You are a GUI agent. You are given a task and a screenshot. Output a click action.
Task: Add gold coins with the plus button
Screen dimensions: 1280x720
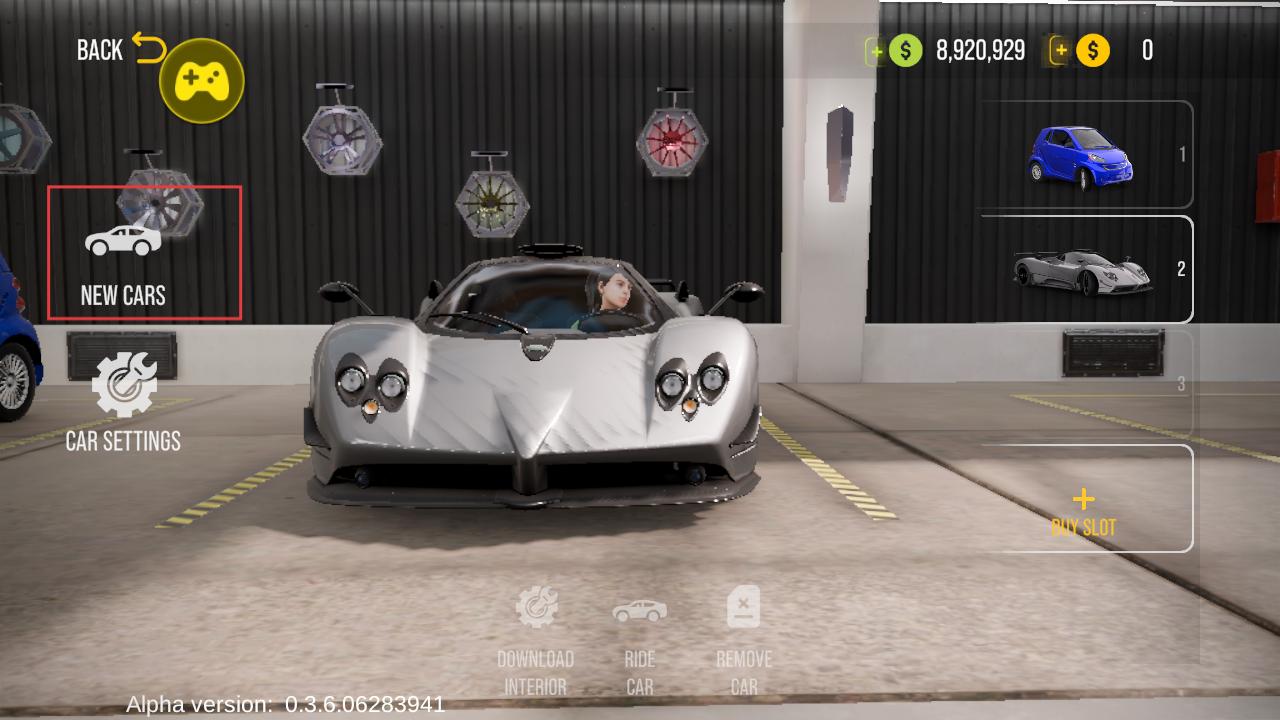coord(1059,50)
